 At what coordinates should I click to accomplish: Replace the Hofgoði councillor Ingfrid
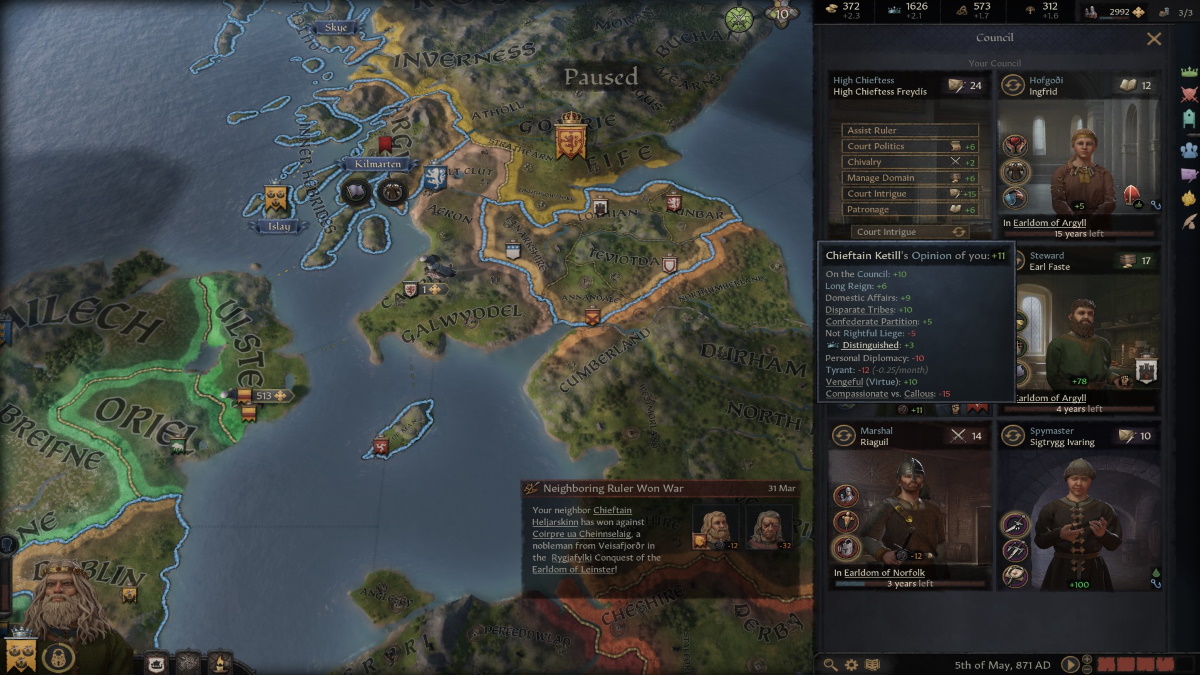1012,86
